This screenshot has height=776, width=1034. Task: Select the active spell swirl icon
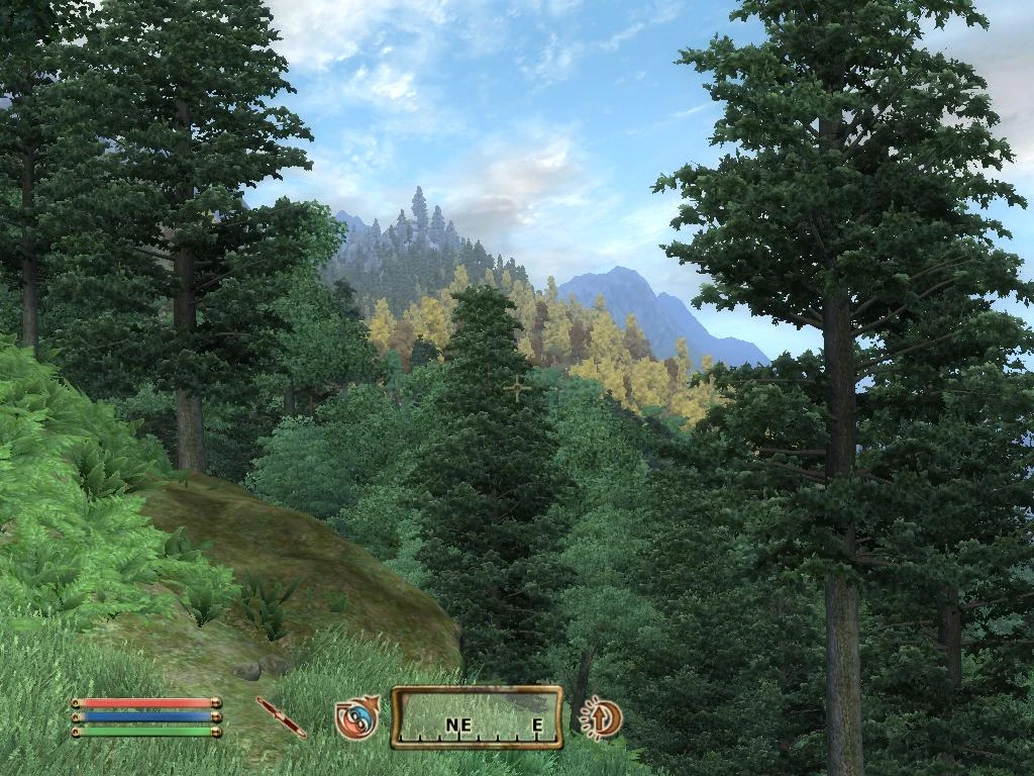click(x=356, y=718)
